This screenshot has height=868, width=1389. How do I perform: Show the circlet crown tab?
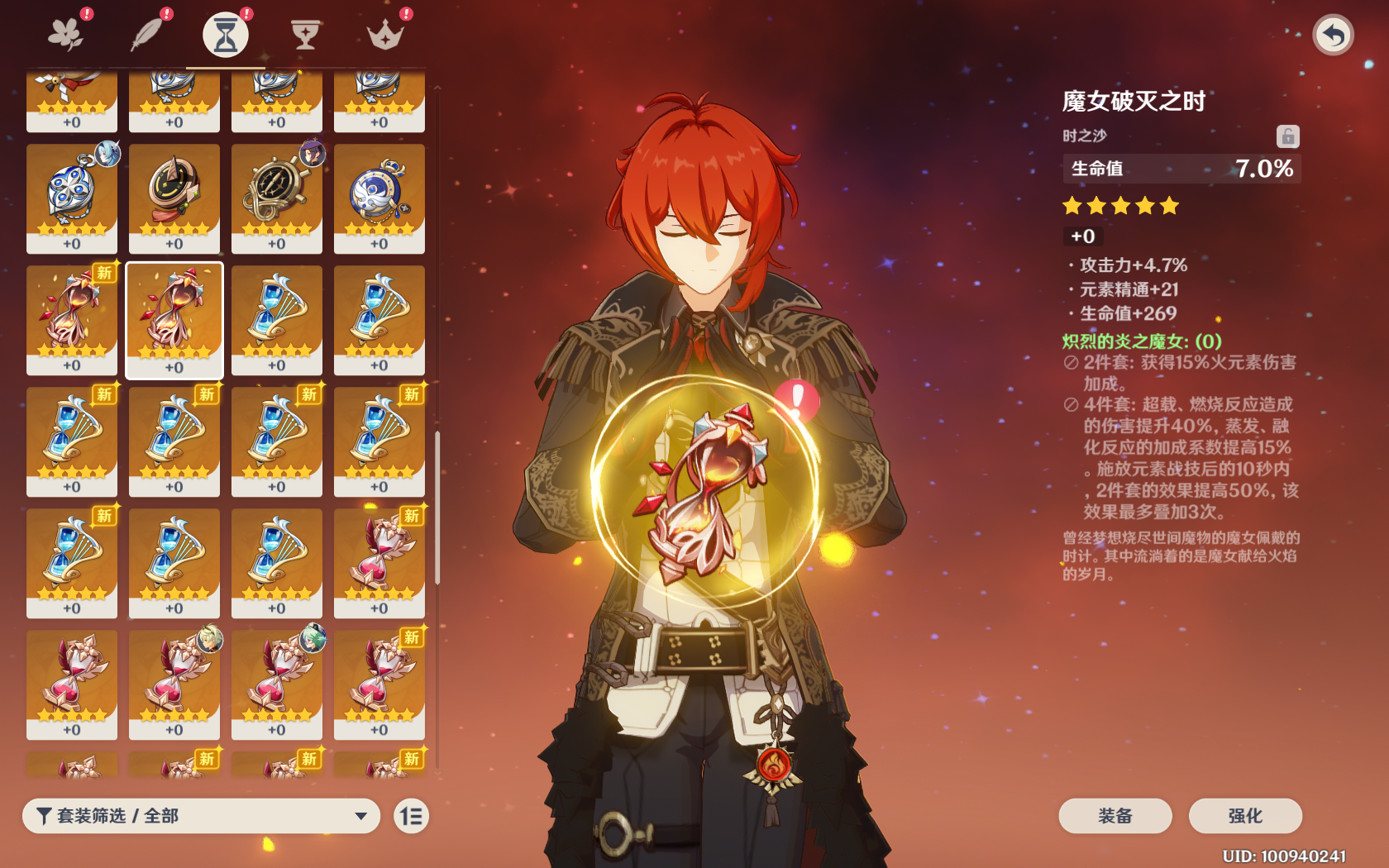[x=384, y=35]
